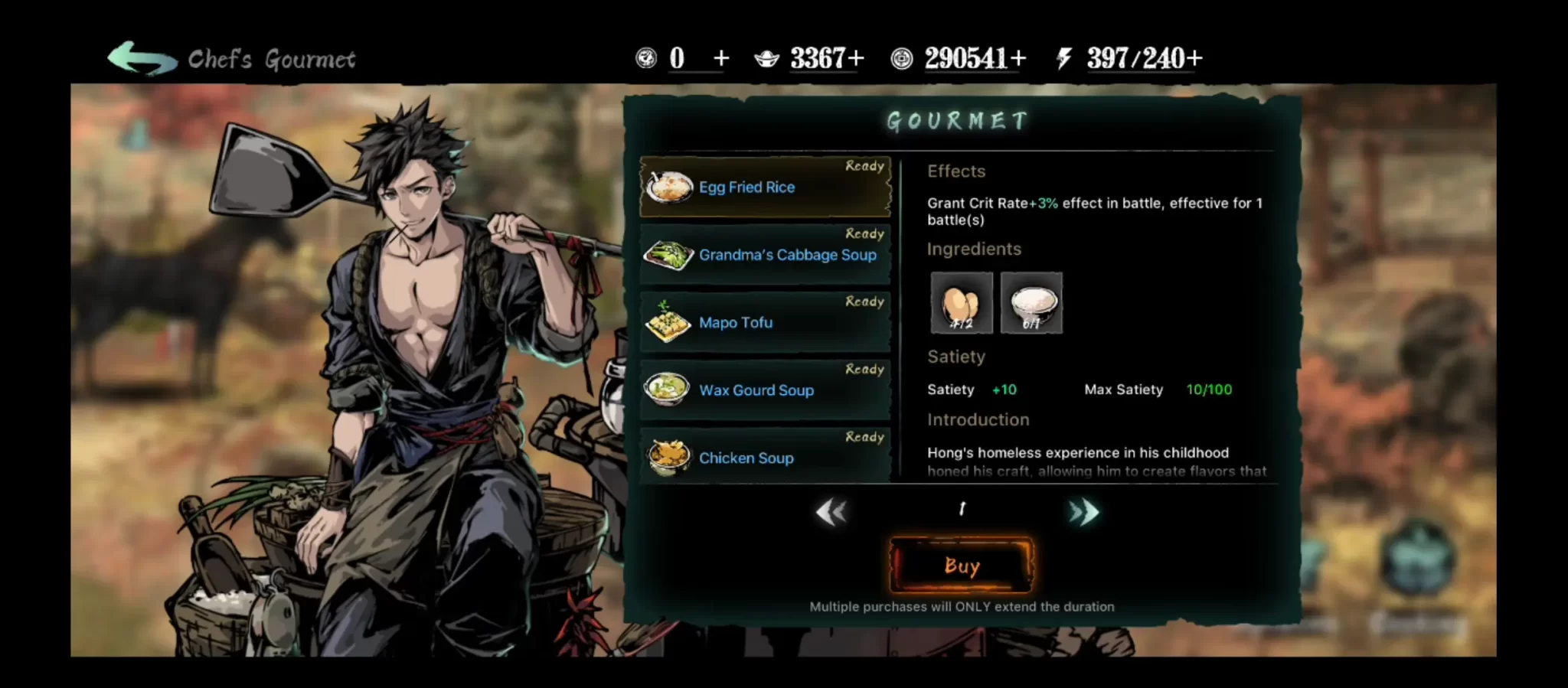Decrease purchase quantity with left double arrow
1568x688 pixels.
831,511
